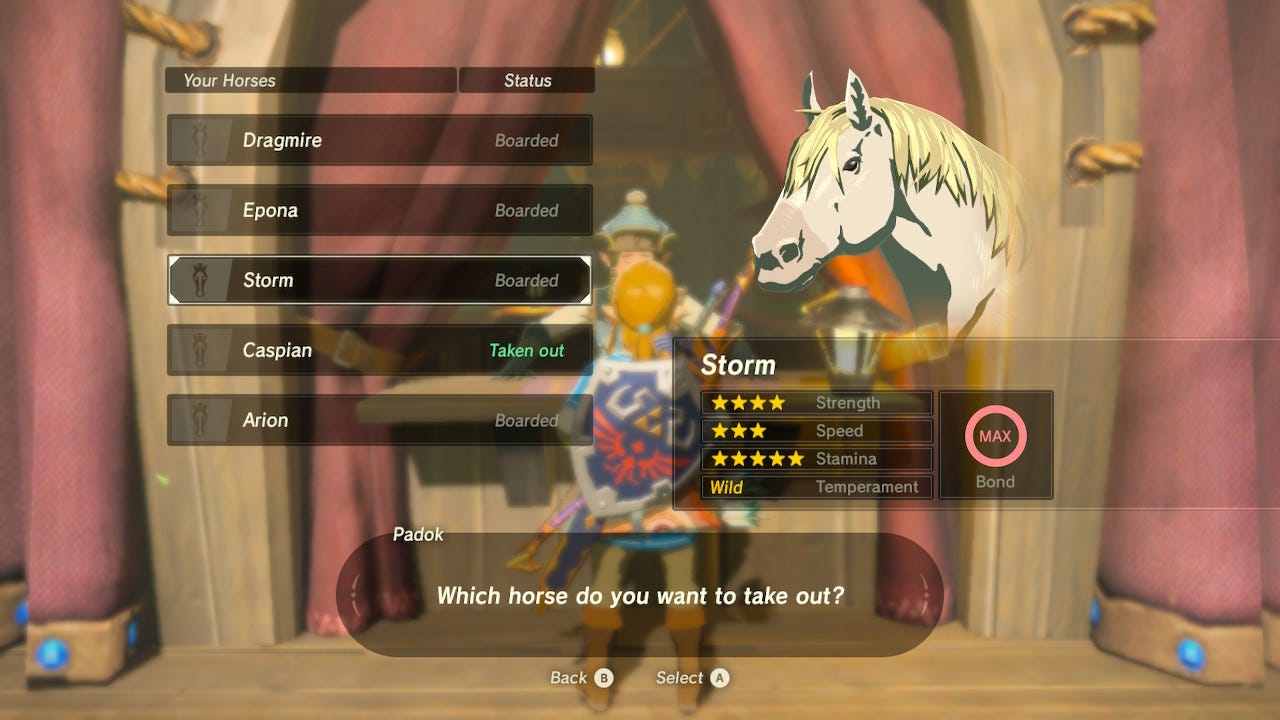Click the Status column header
The height and width of the screenshot is (720, 1280).
526,80
